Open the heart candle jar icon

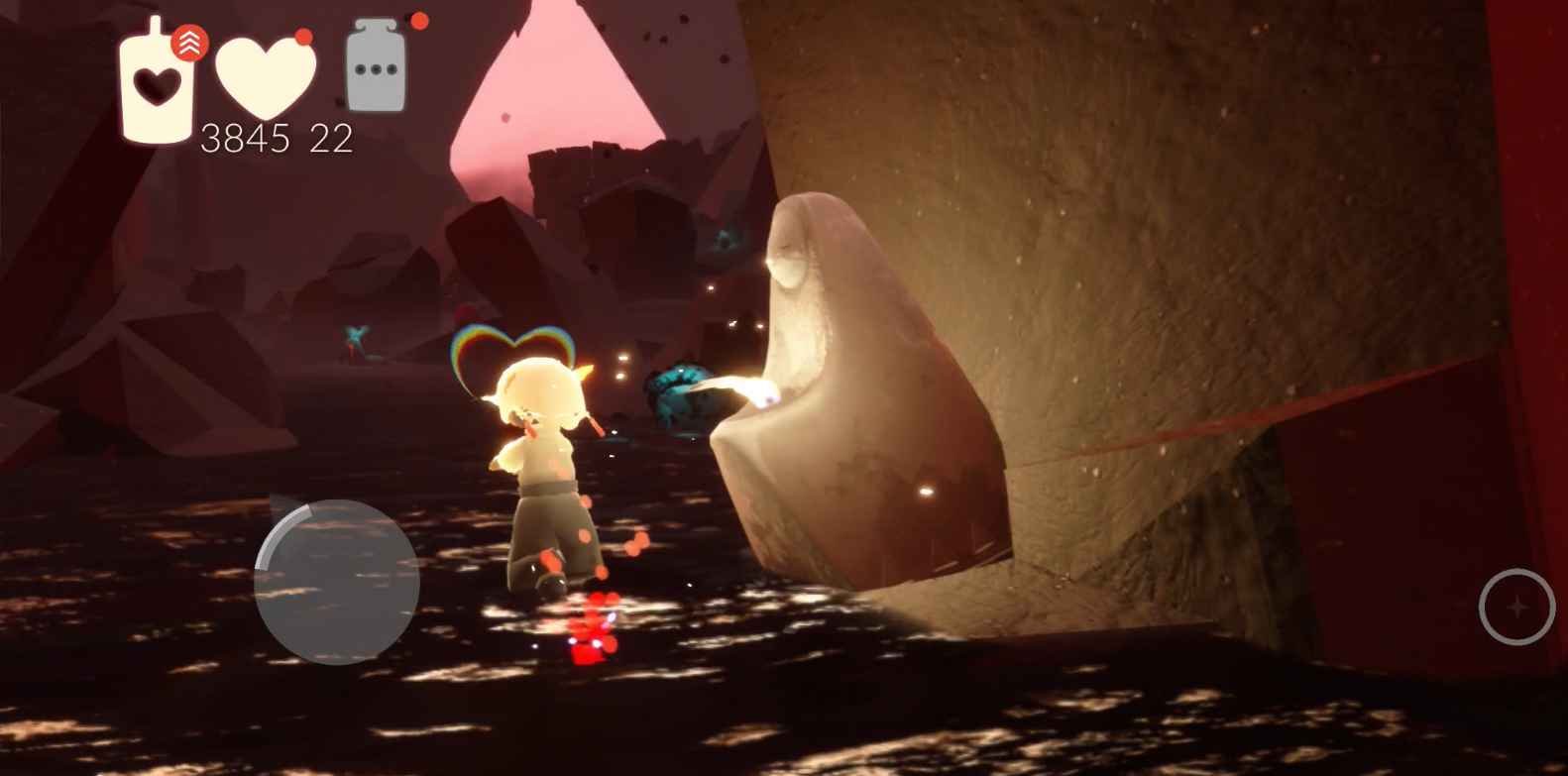click(x=157, y=86)
